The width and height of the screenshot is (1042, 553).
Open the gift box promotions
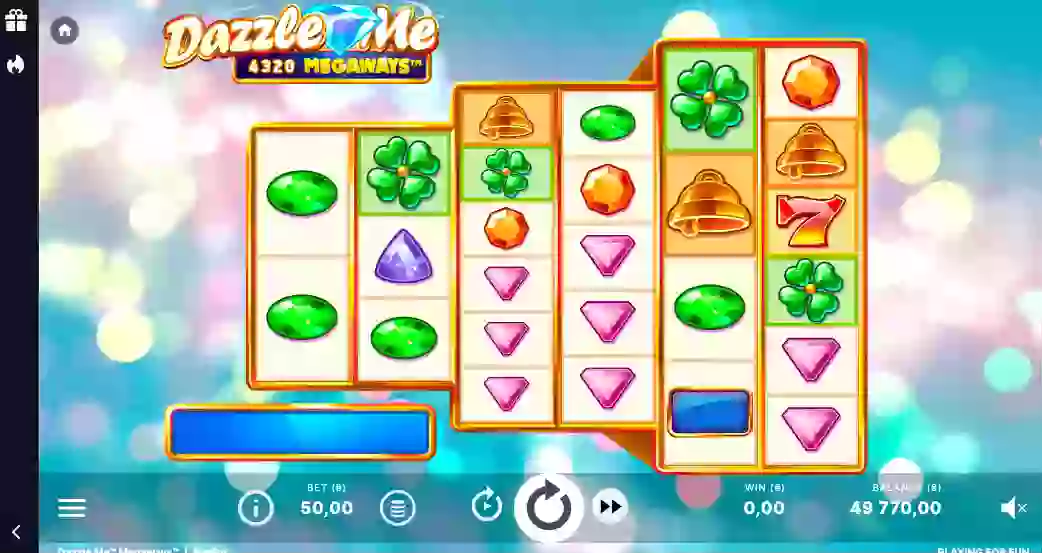pyautogui.click(x=16, y=21)
